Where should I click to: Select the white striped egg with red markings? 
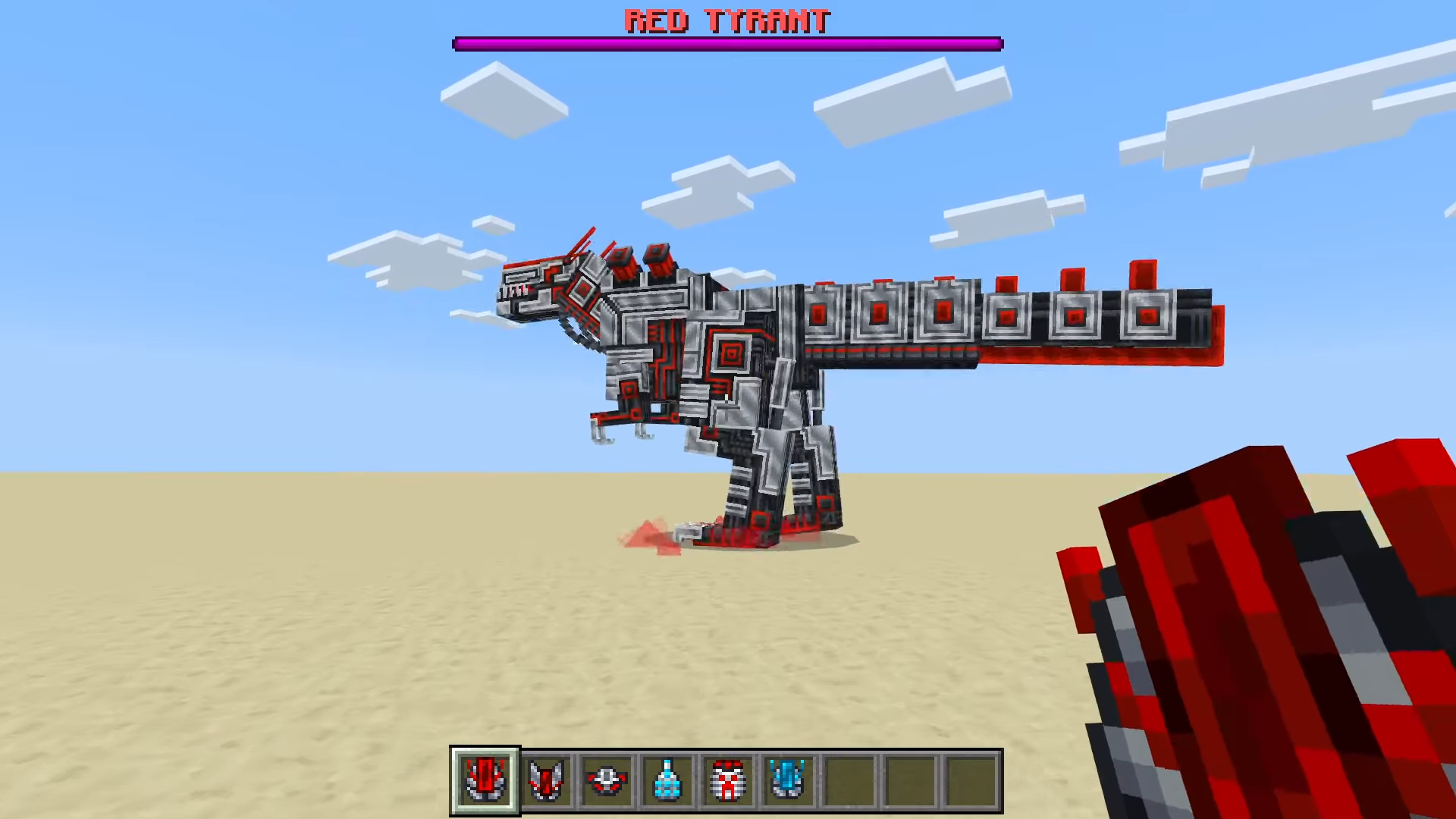tap(728, 780)
